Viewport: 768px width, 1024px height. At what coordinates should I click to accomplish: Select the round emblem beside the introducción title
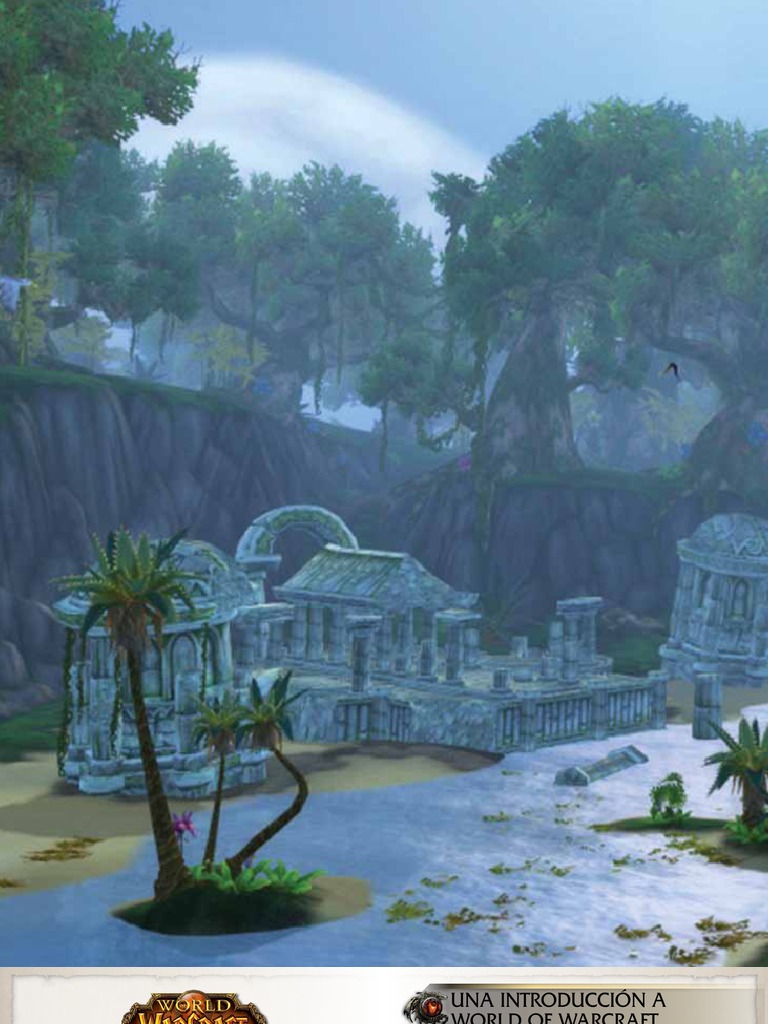(427, 1007)
